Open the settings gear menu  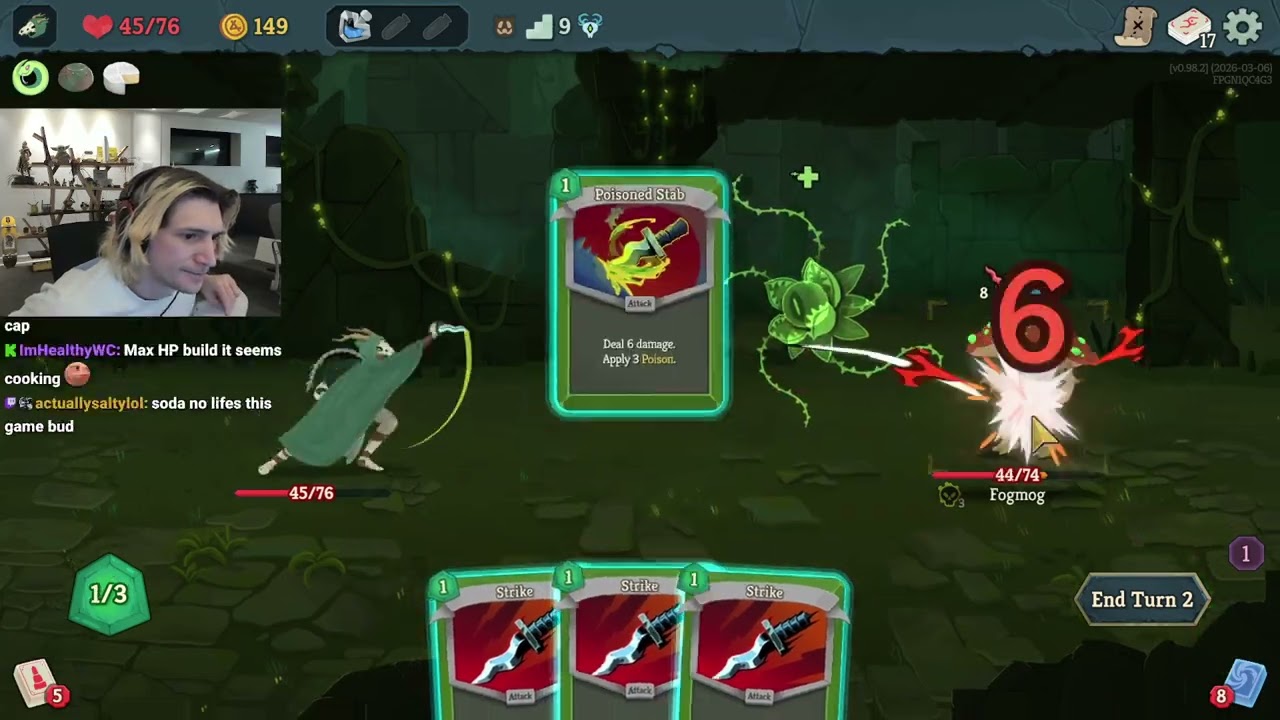tap(1243, 27)
